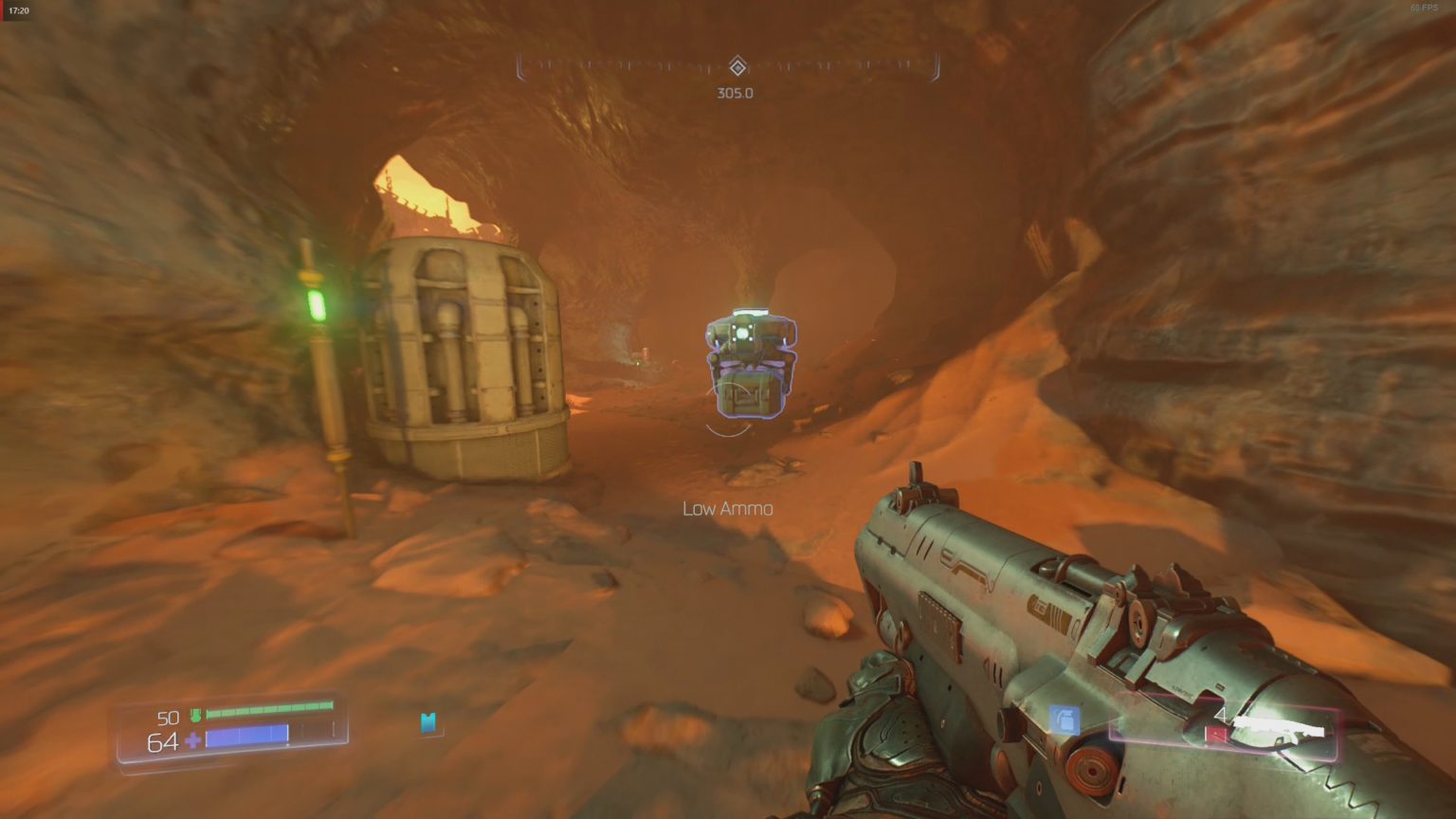1456x819 pixels.
Task: Click the red shell ammo icon
Action: (x=1217, y=733)
